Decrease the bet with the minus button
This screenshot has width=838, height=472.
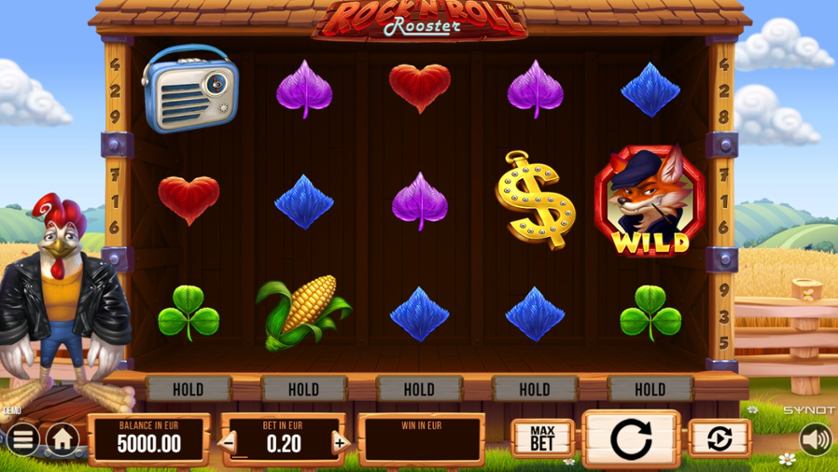click(x=229, y=442)
